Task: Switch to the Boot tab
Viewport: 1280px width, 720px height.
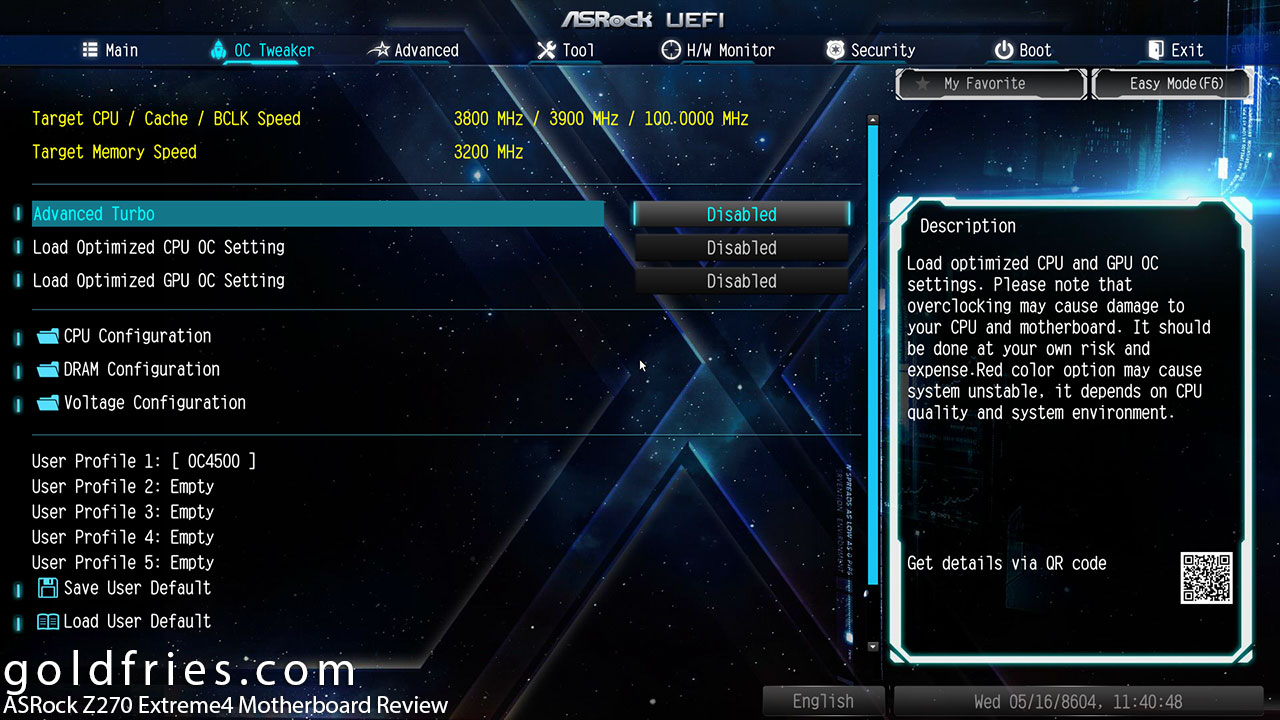Action: point(1023,50)
